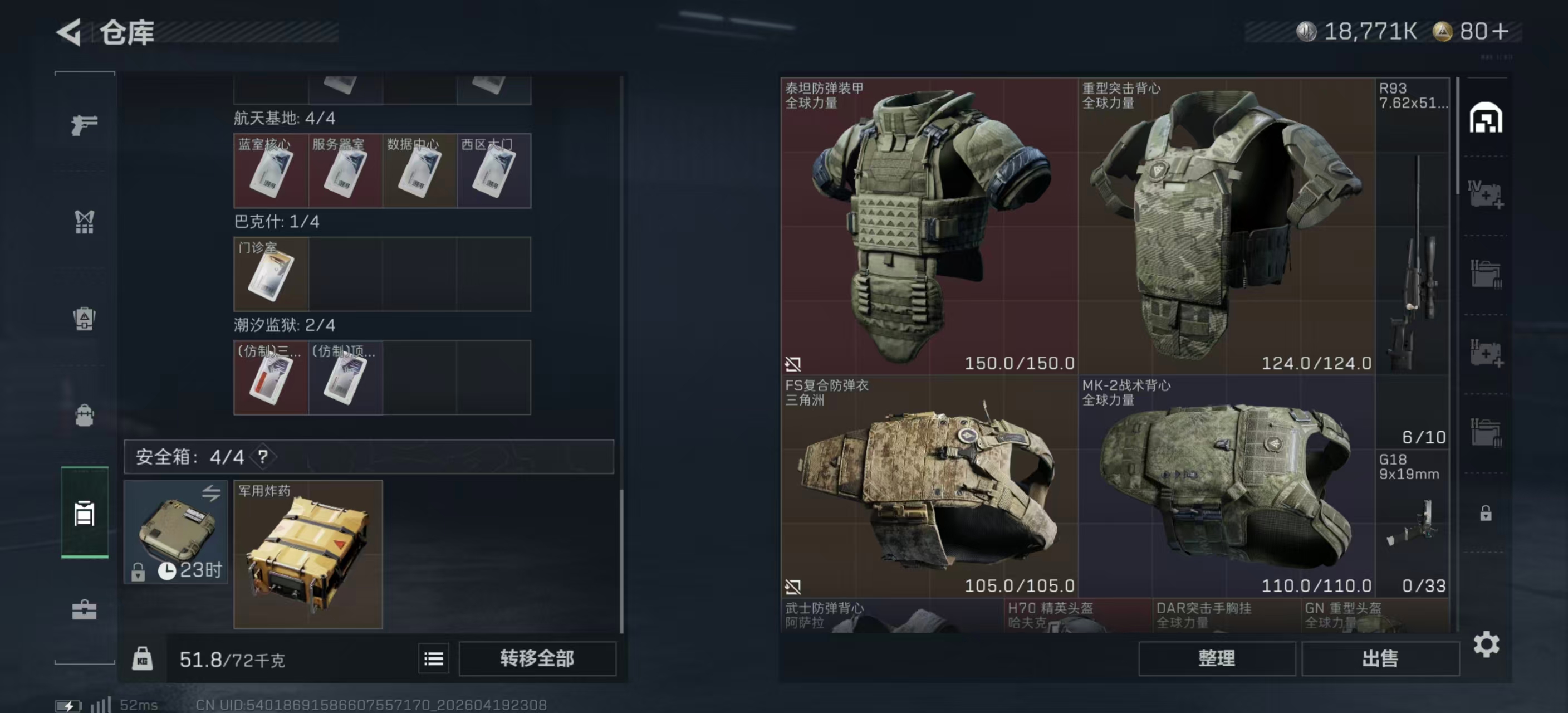Switch to the pistol weapons tab
This screenshot has width=1568, height=713.
coord(84,125)
